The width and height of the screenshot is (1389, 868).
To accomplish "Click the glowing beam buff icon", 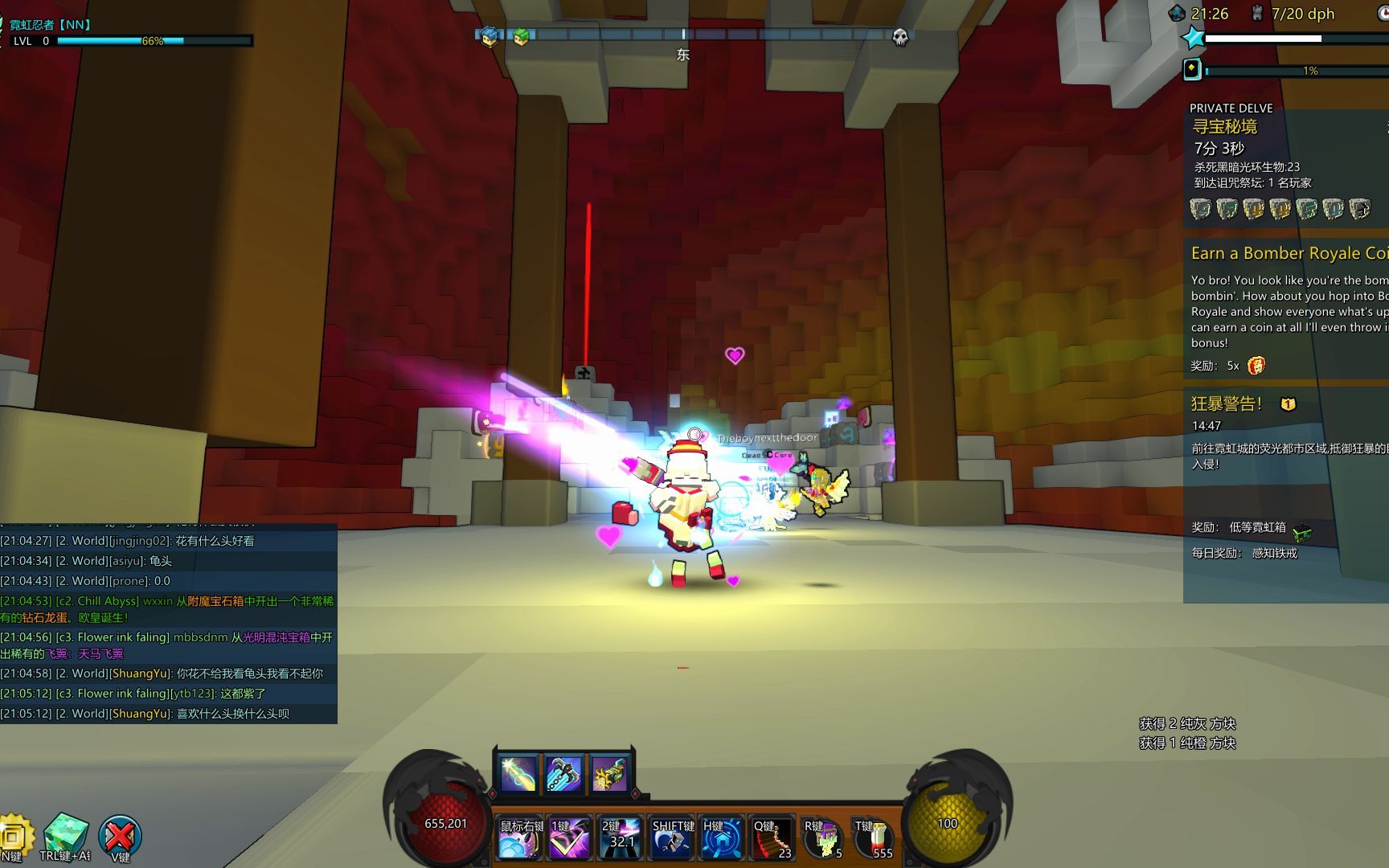I will (x=518, y=772).
